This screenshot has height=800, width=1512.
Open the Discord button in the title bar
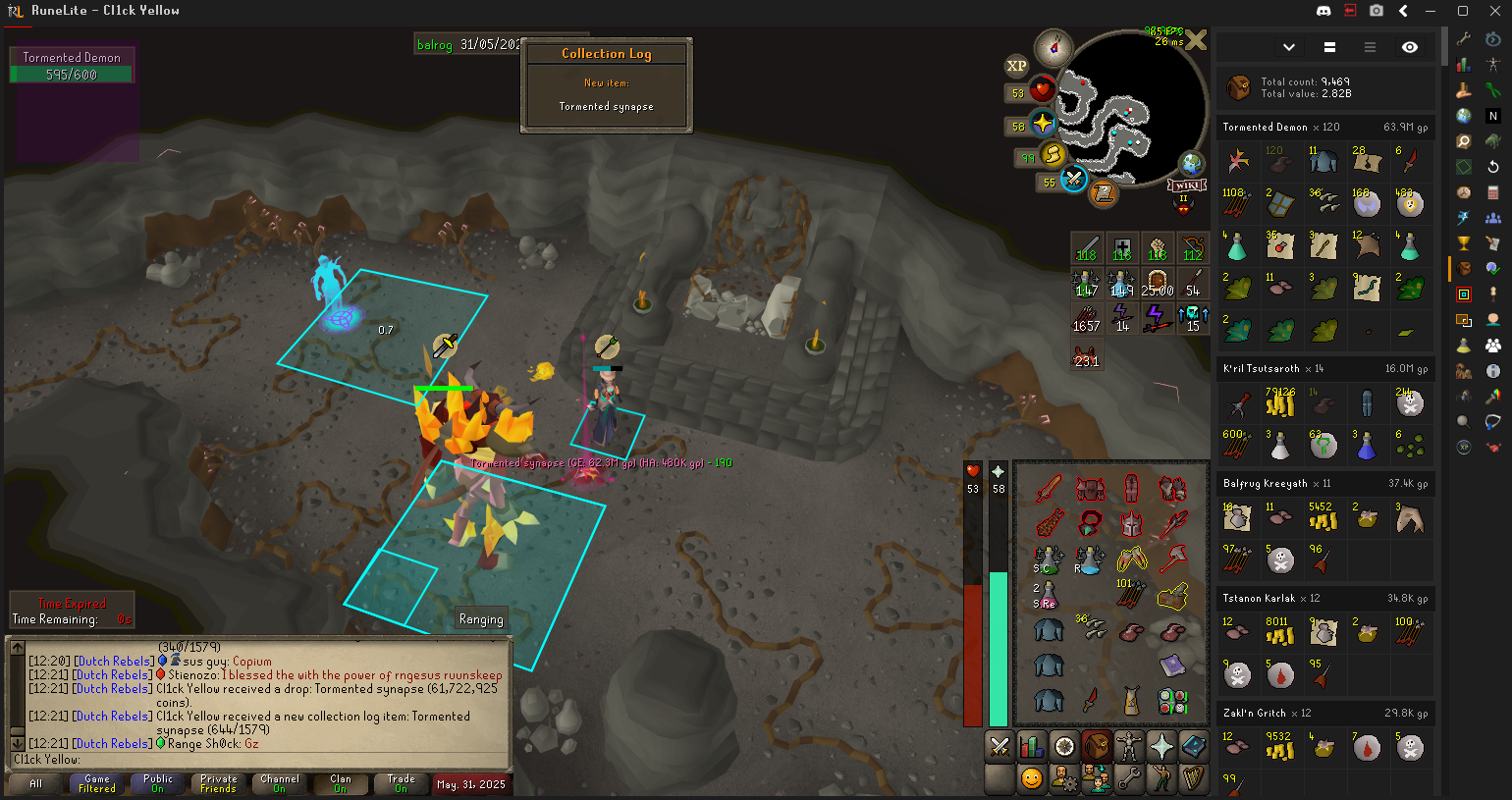tap(1323, 11)
